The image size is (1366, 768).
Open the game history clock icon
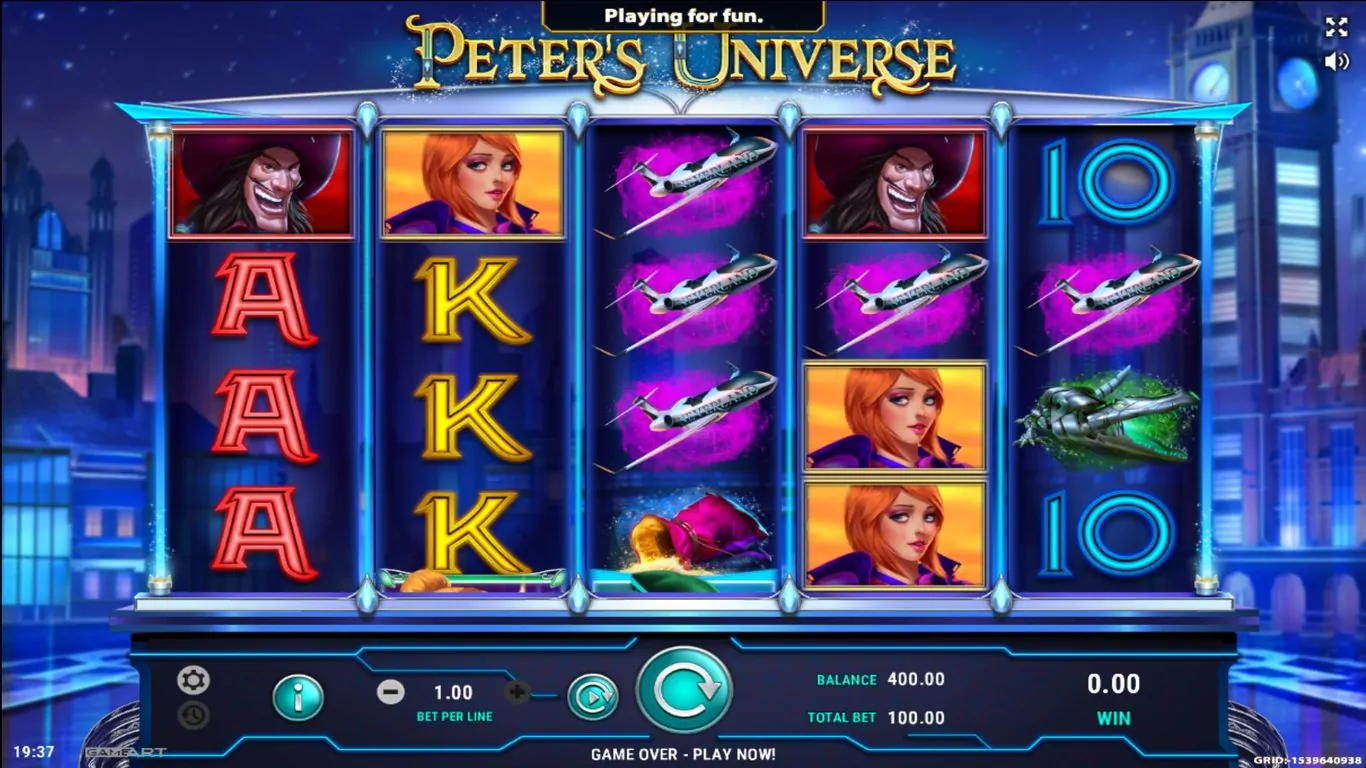(193, 715)
